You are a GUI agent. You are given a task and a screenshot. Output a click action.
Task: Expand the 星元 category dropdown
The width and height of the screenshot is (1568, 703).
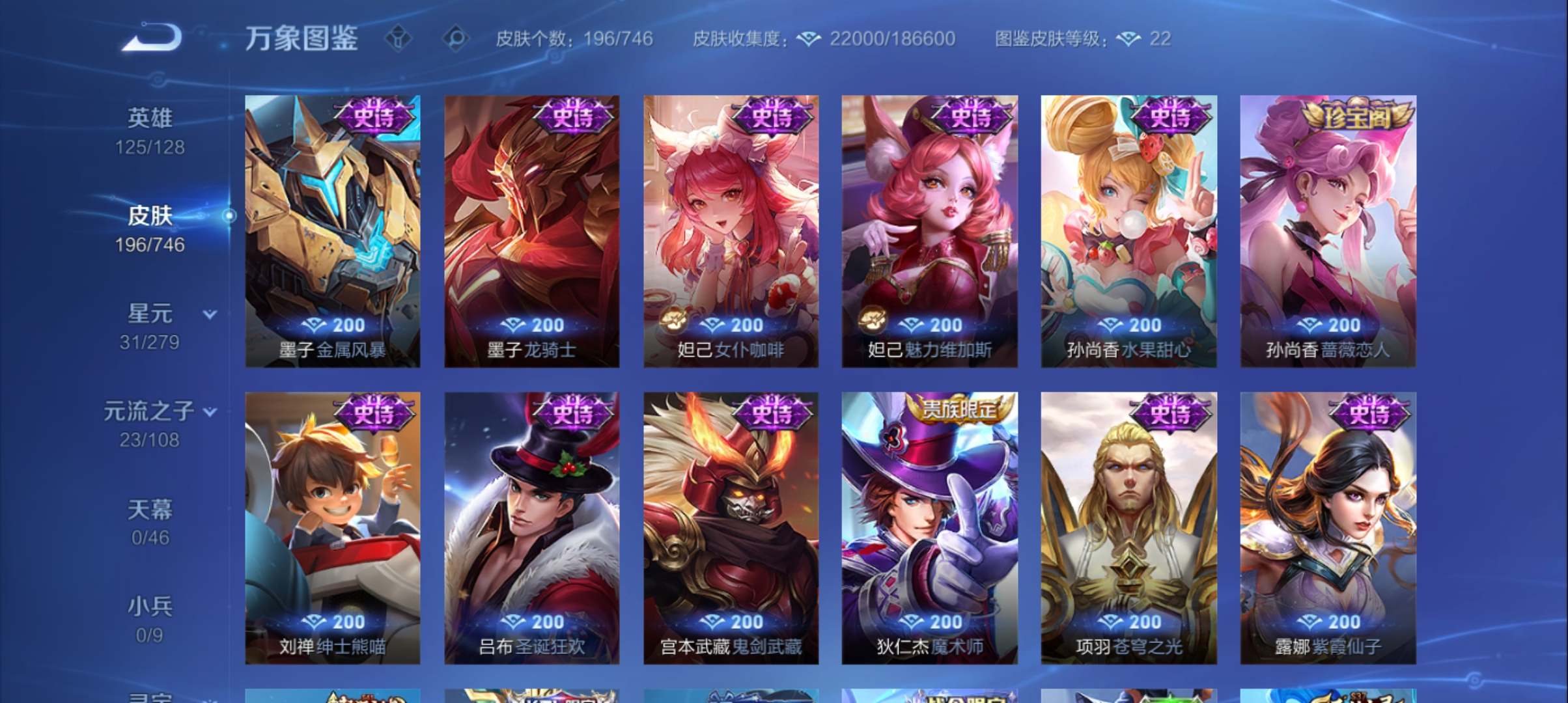(x=208, y=315)
